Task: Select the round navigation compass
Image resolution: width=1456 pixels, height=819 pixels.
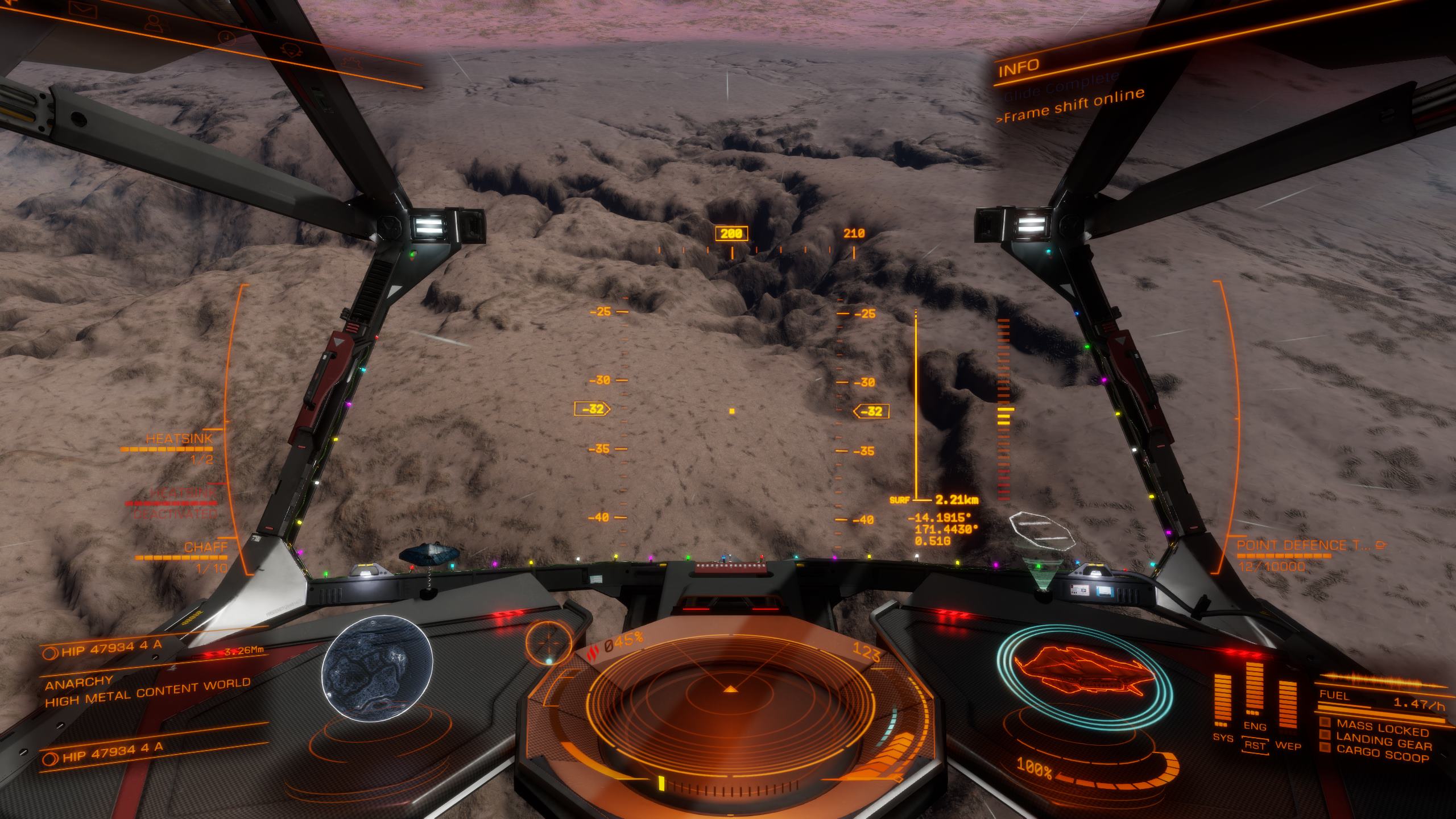Action: point(549,640)
